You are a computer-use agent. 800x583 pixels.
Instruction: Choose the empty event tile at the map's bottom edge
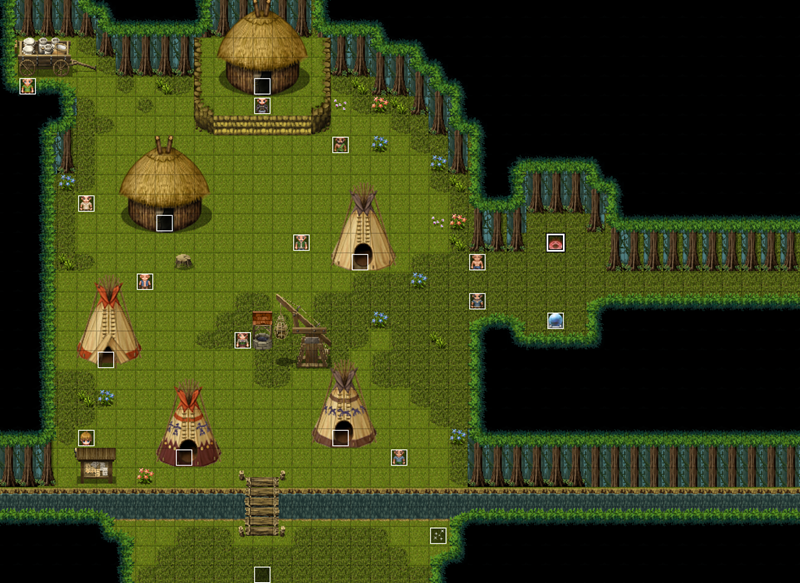click(x=262, y=574)
